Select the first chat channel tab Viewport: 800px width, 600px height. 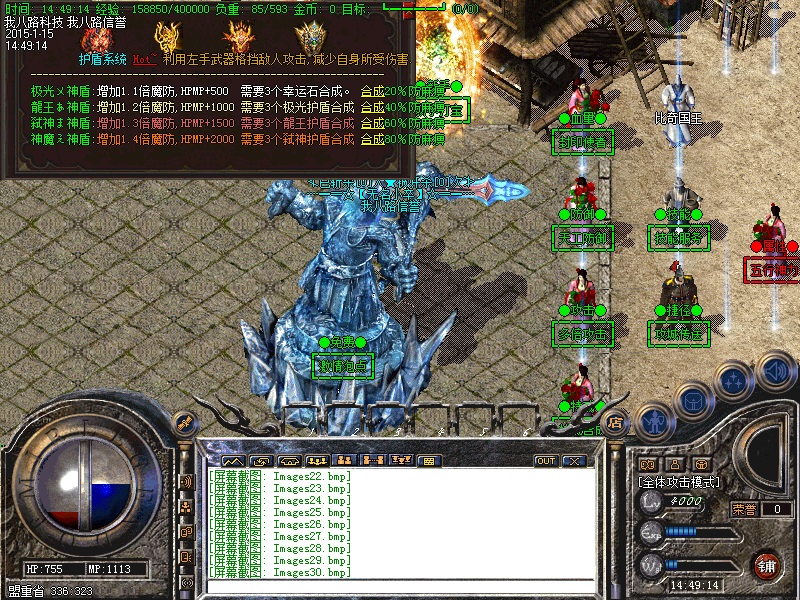coord(232,461)
